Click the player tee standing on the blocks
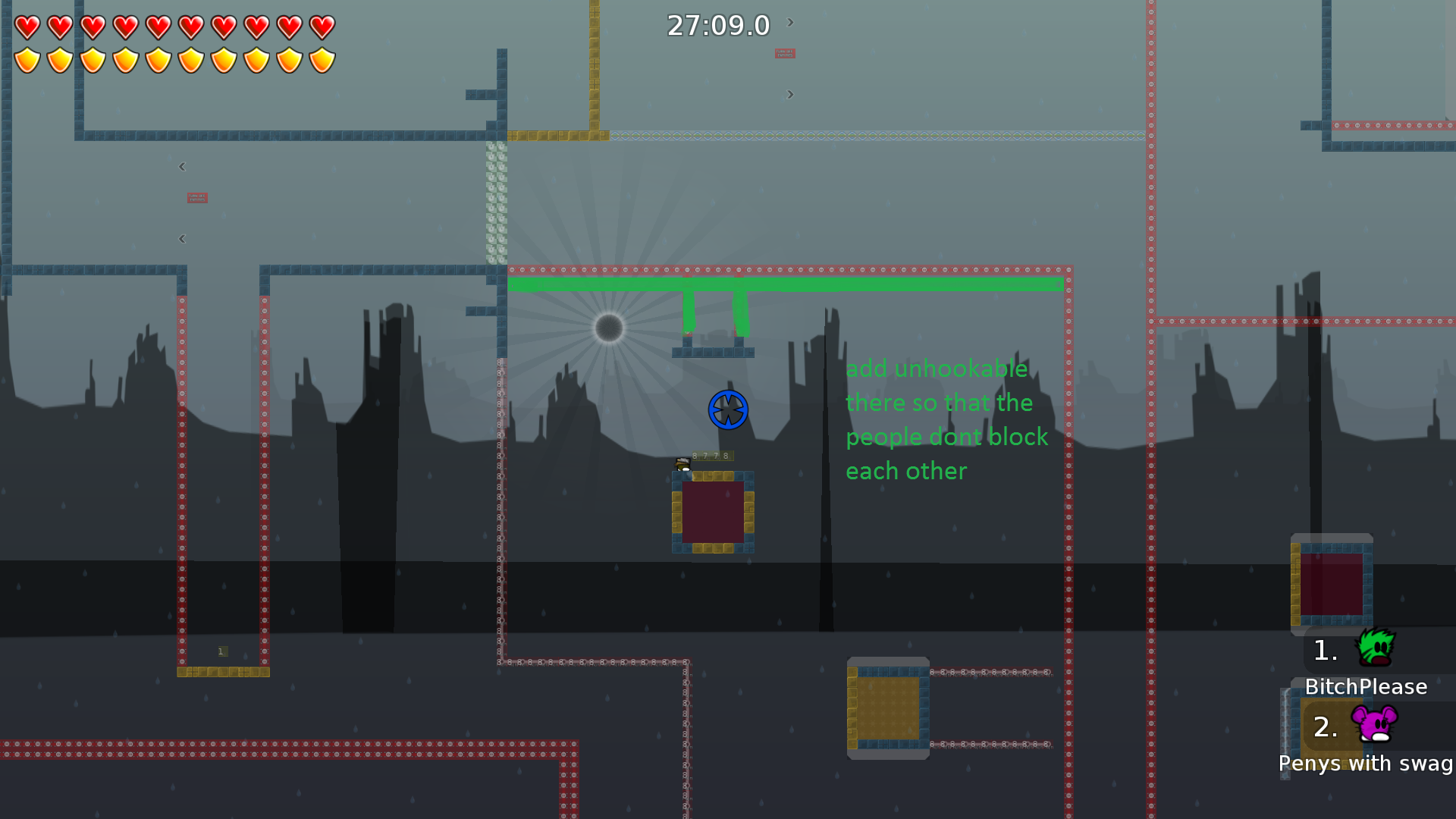The image size is (1456, 819). [x=681, y=465]
